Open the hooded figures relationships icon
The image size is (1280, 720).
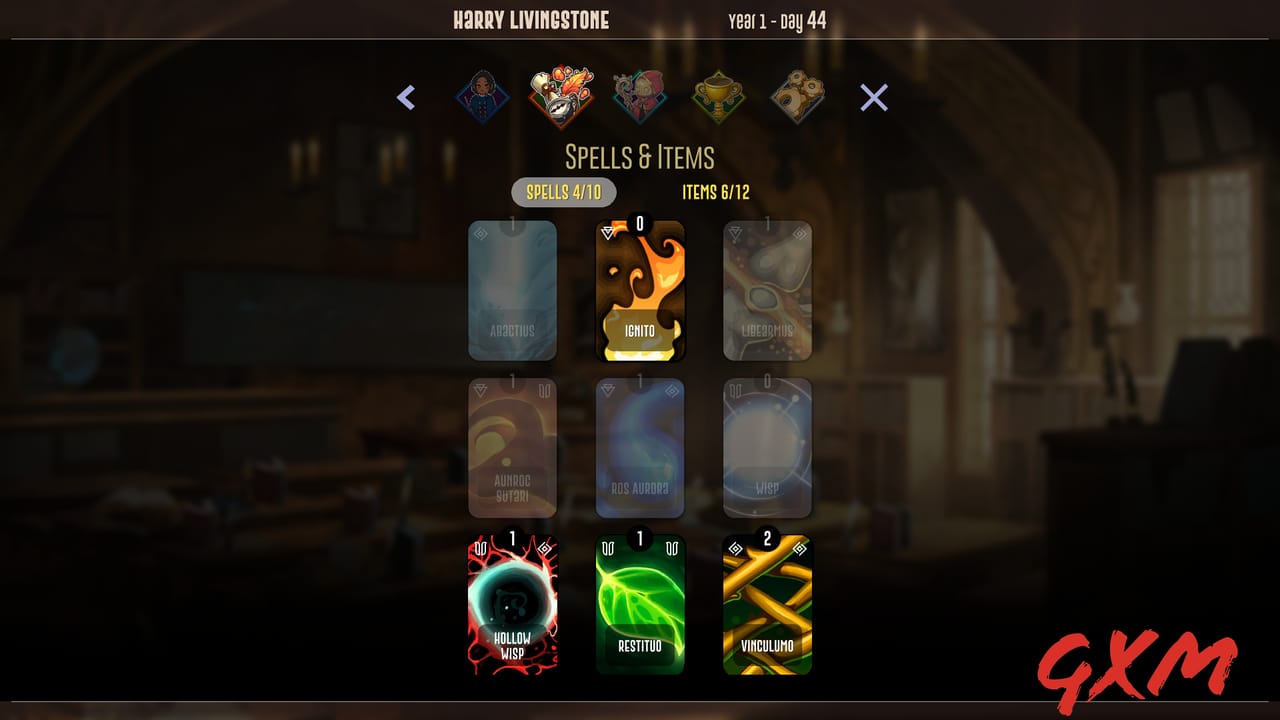(640, 96)
